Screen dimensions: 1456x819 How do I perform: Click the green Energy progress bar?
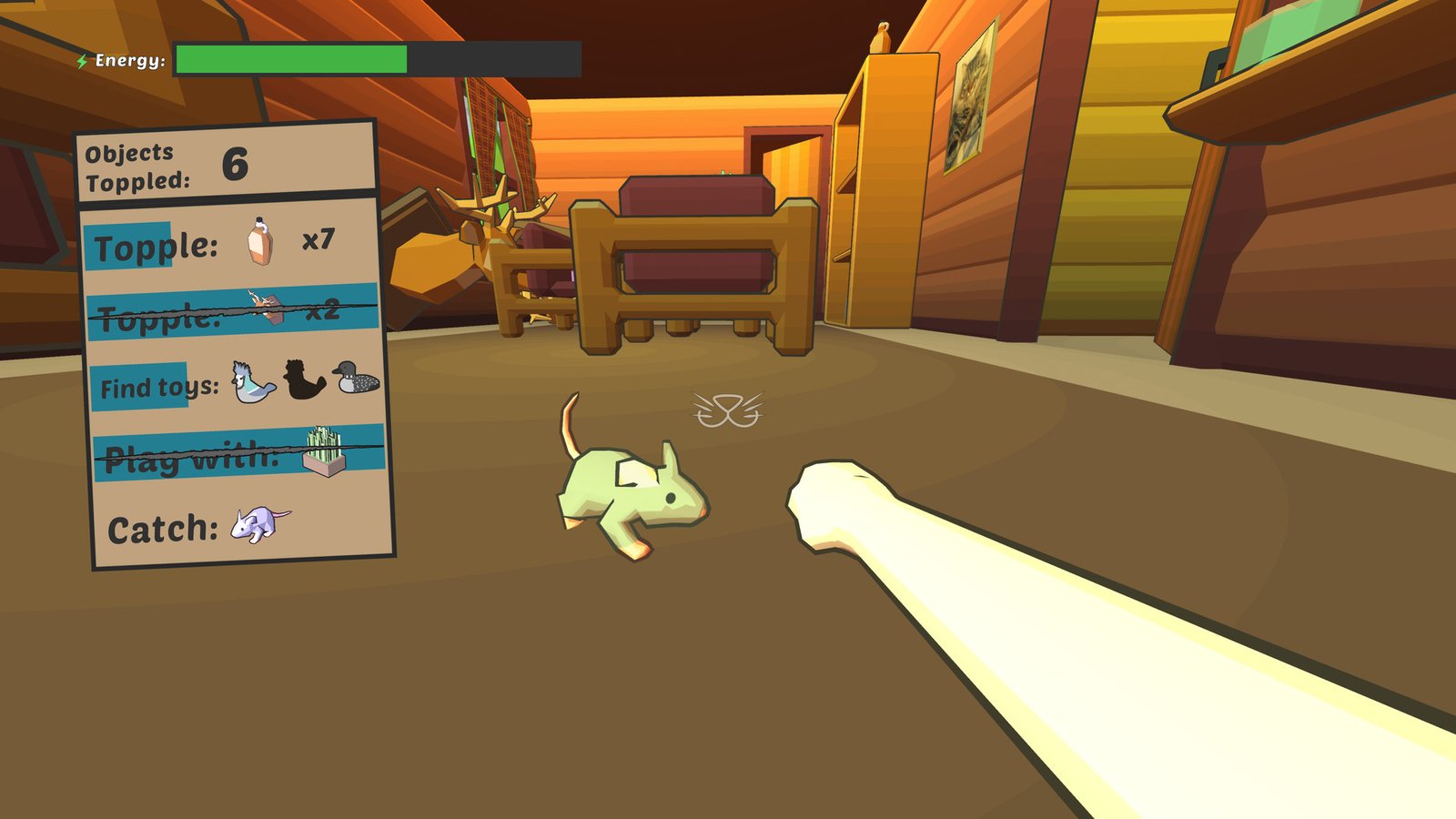pyautogui.click(x=291, y=58)
